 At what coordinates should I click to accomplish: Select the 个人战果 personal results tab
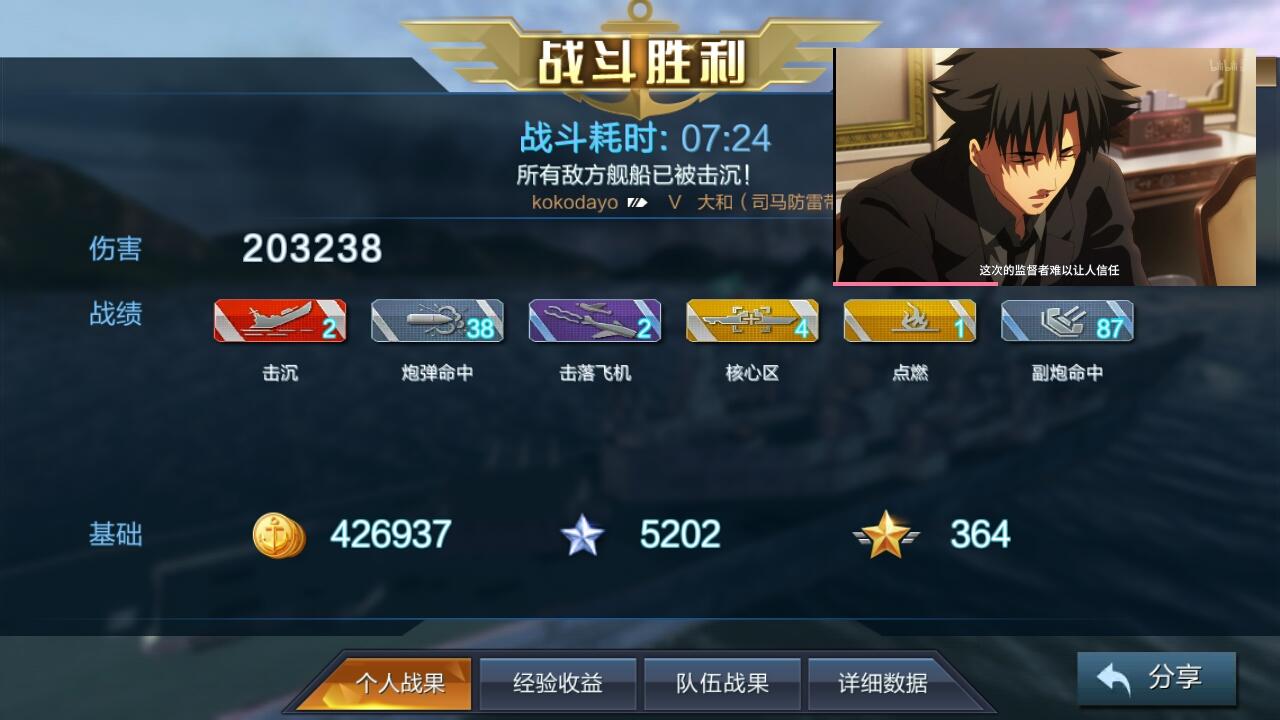coord(402,685)
